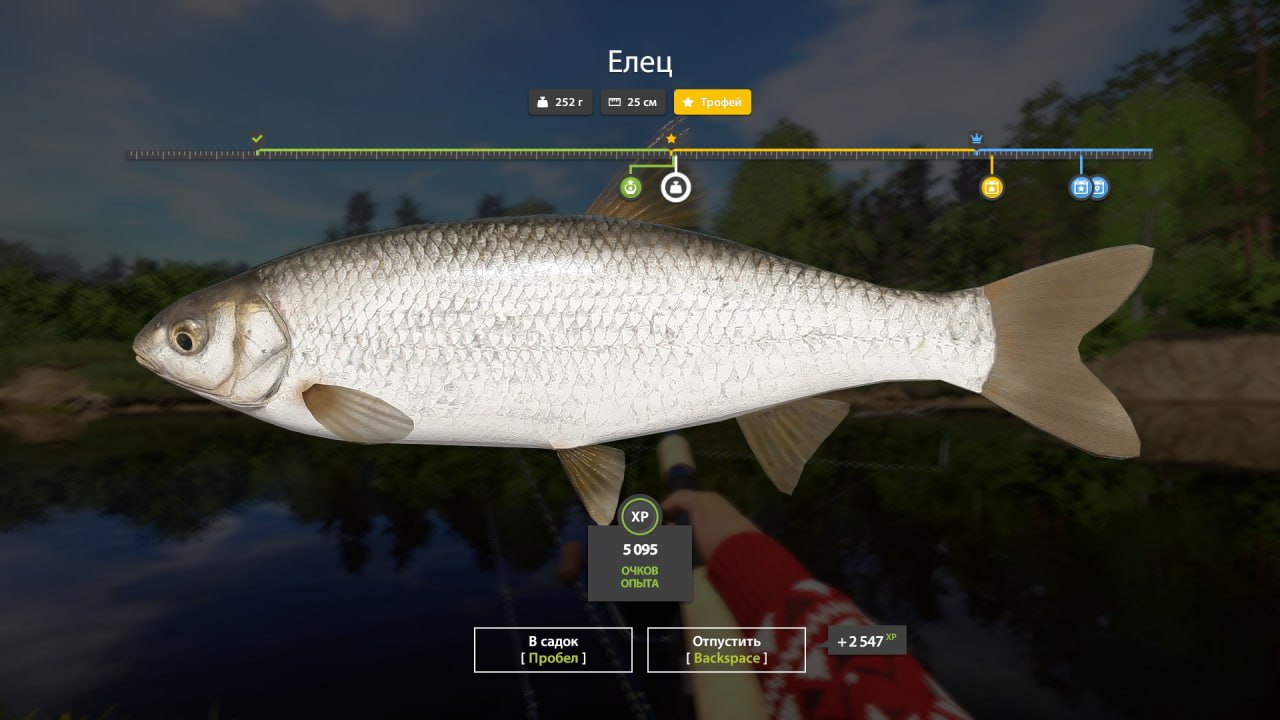1280x720 pixels.
Task: Click the yellow Трофей badge
Action: [x=712, y=102]
